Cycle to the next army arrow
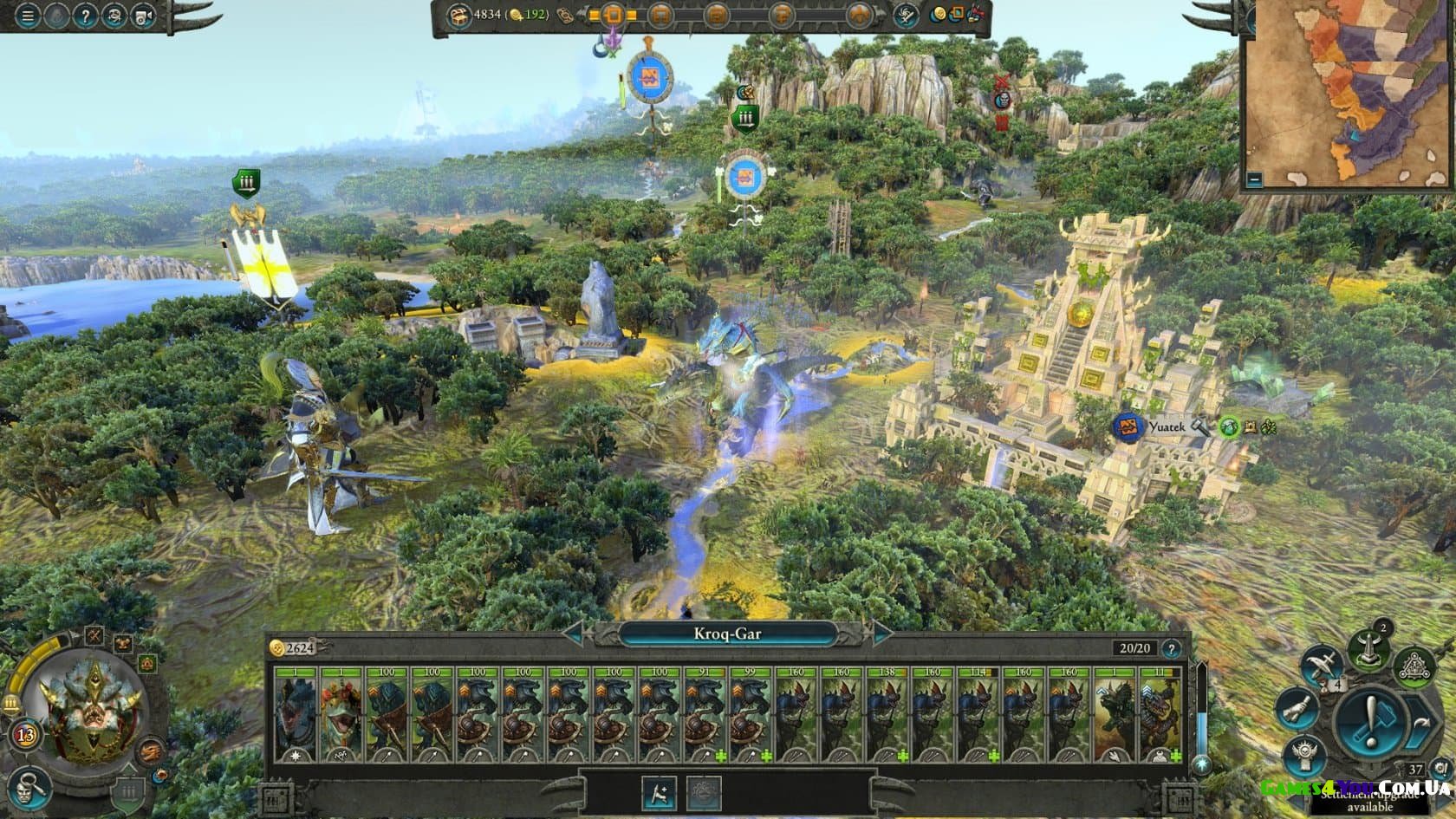Image resolution: width=1456 pixels, height=819 pixels. pos(881,634)
